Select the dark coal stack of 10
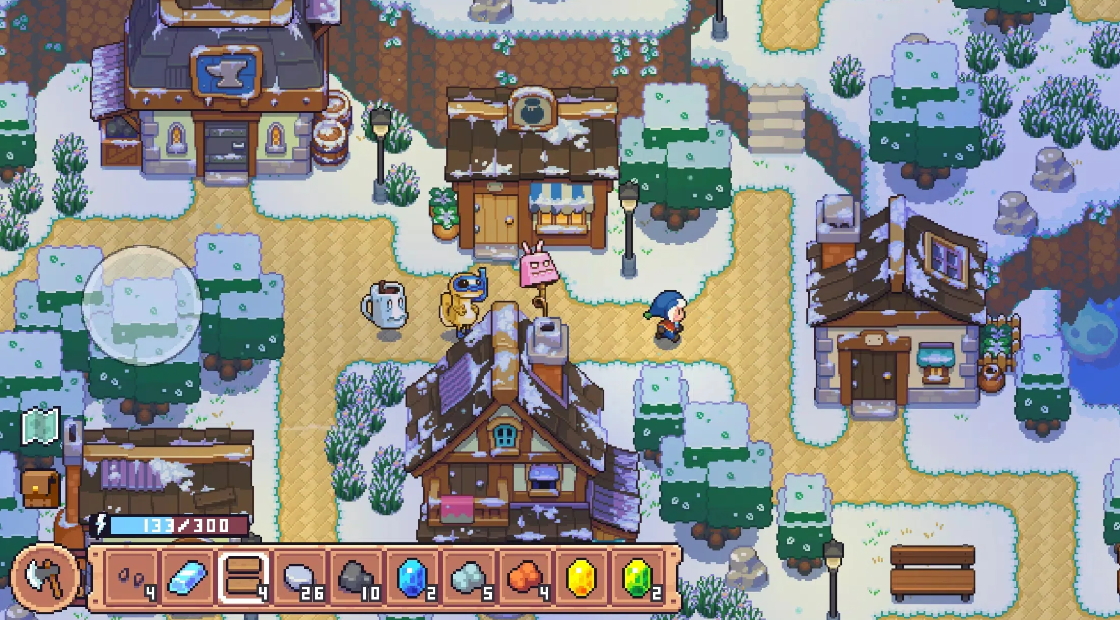Screen dimensions: 1120x620 click(x=356, y=578)
